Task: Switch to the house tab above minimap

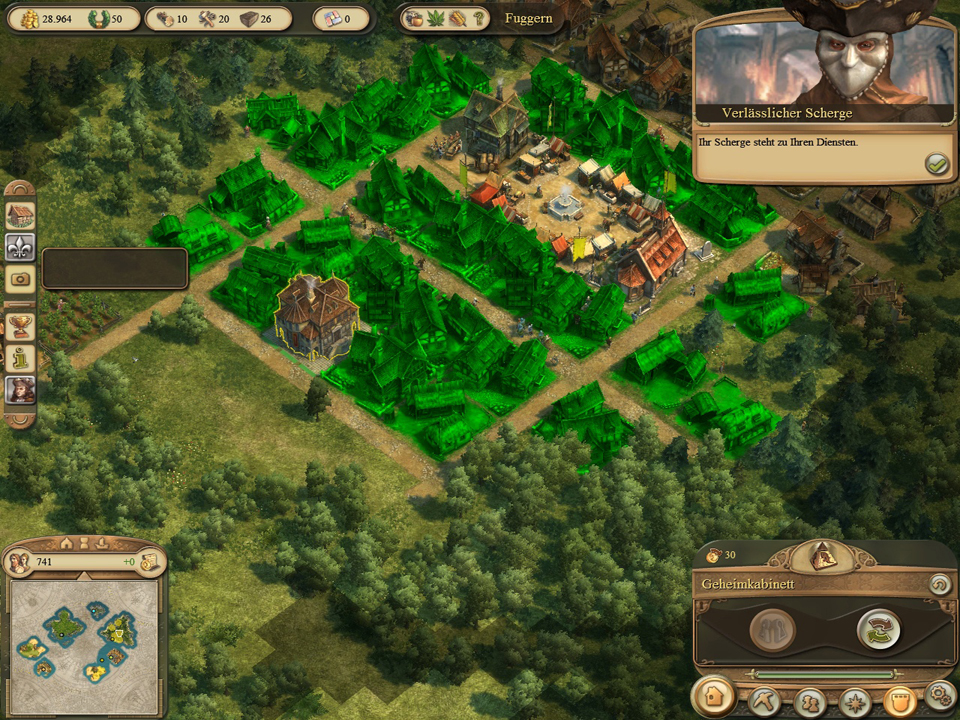Action: pyautogui.click(x=67, y=543)
